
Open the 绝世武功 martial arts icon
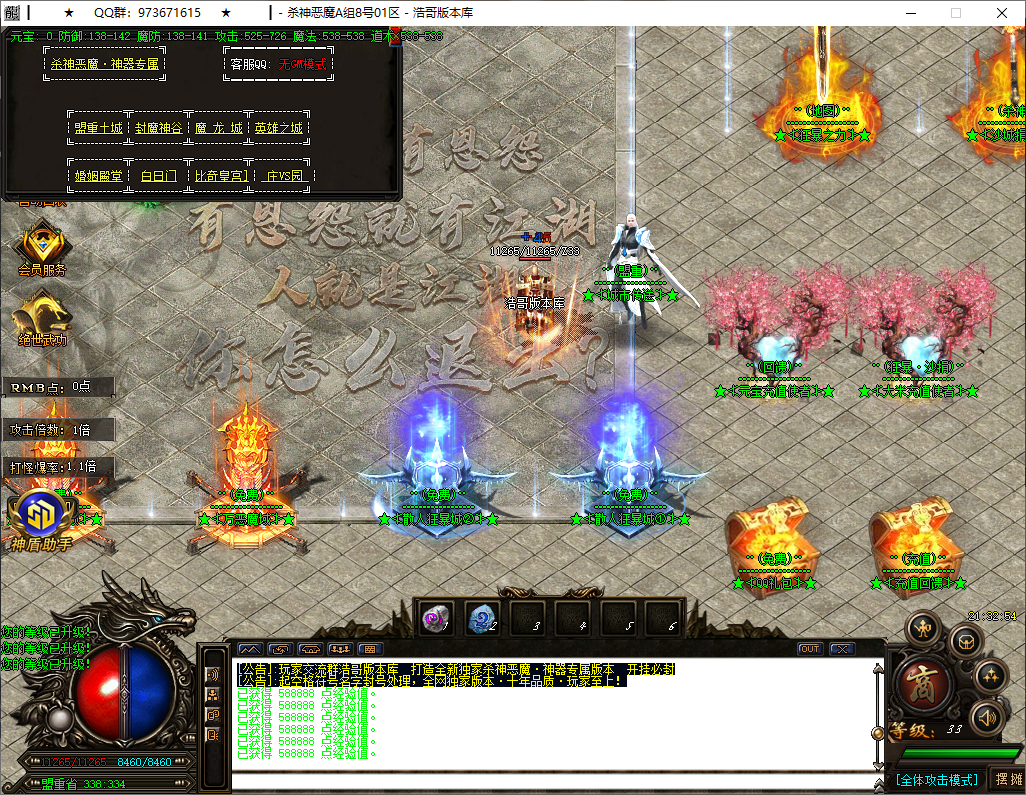tap(42, 315)
